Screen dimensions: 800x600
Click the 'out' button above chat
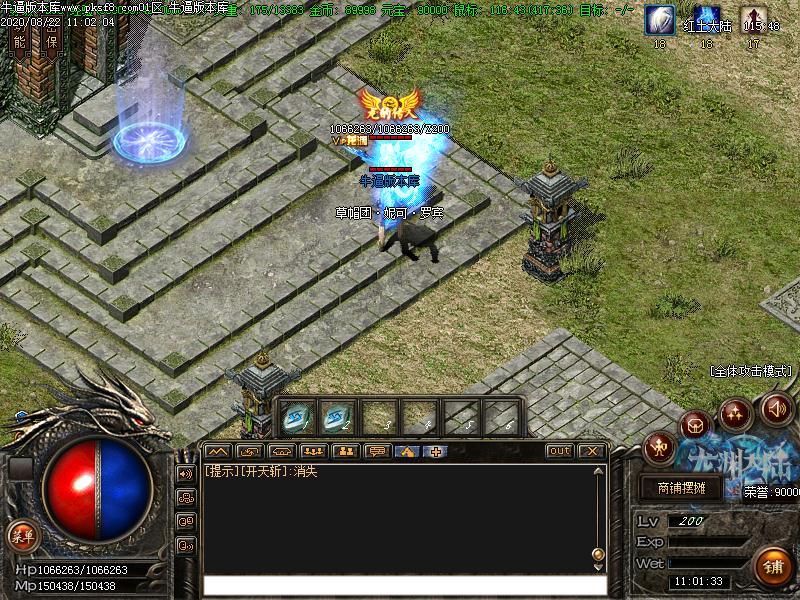coord(560,451)
